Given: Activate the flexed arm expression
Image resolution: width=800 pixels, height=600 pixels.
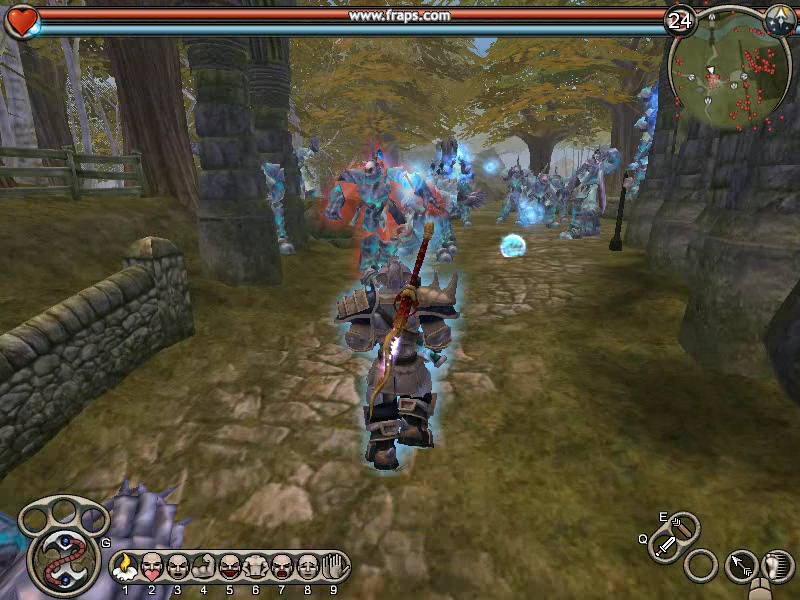Looking at the screenshot, I should [x=203, y=567].
